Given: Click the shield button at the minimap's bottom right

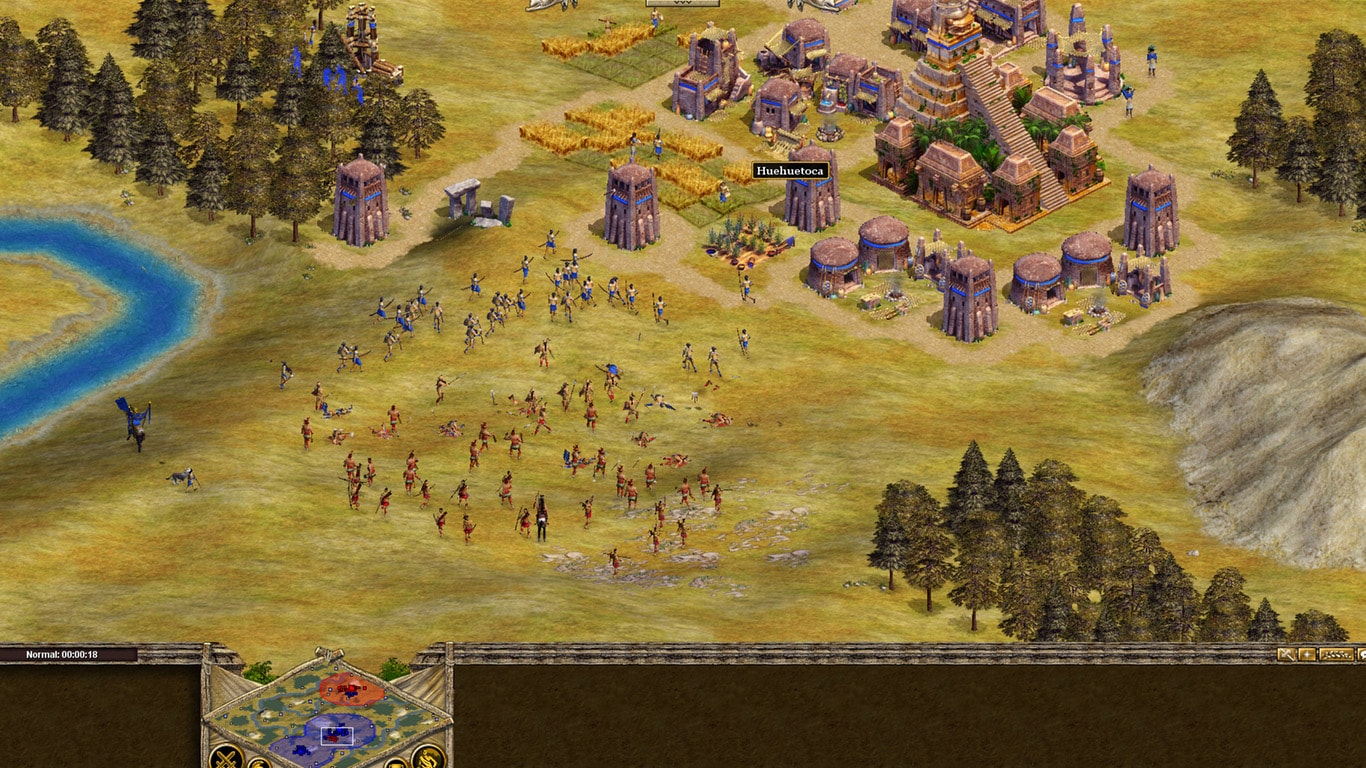Looking at the screenshot, I should click(x=397, y=764).
